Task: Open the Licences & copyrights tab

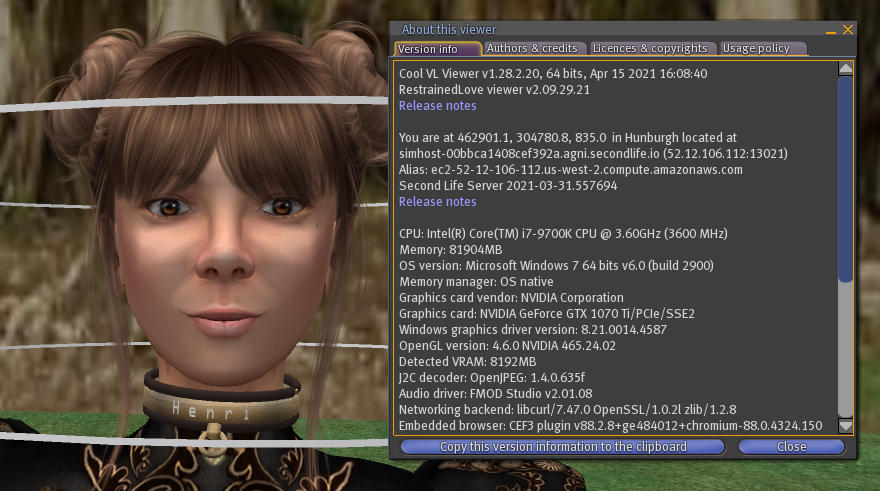Action: (x=650, y=48)
